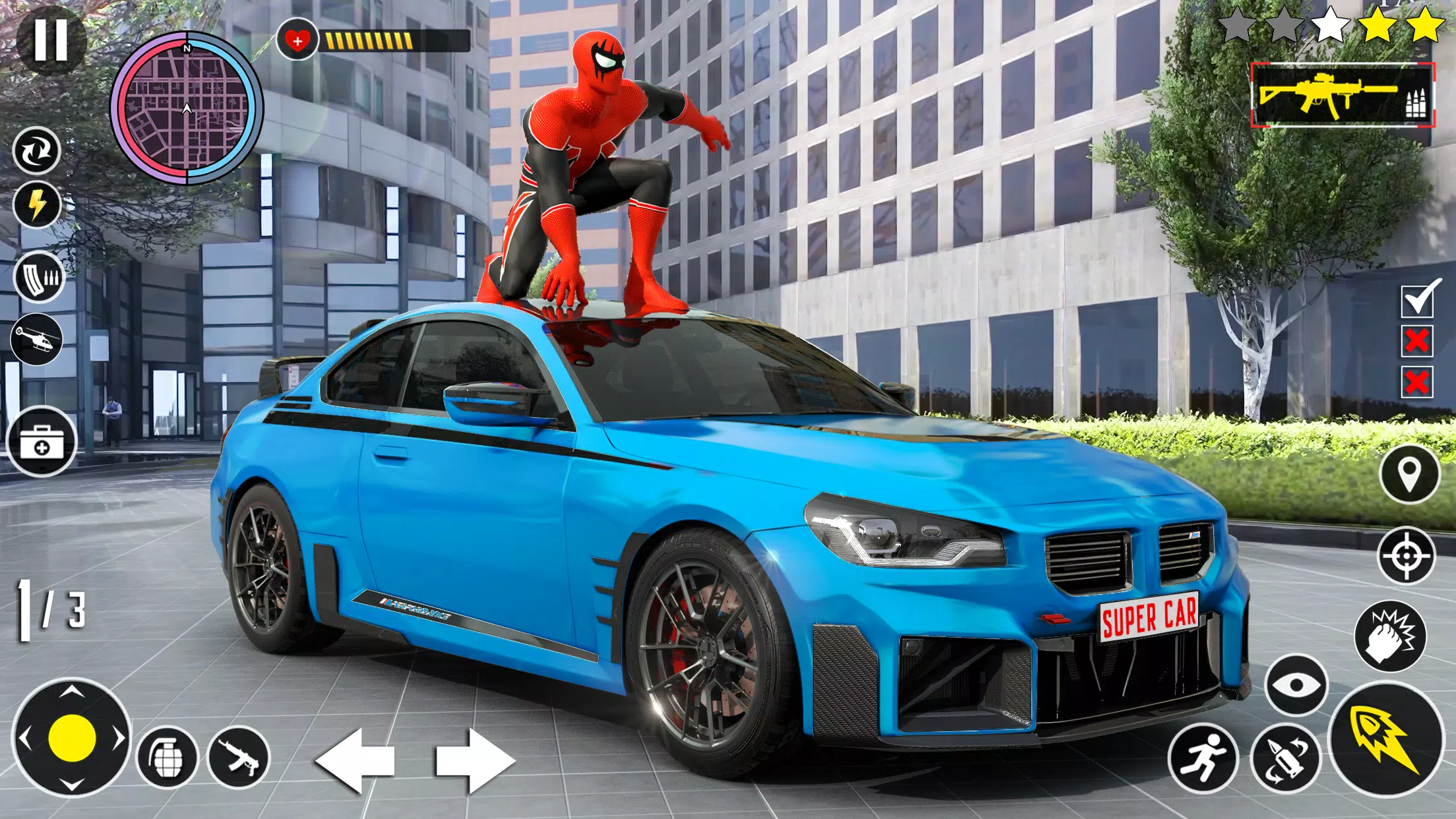This screenshot has height=819, width=1456.
Task: Toggle the crosshair aim button
Action: point(1406,556)
